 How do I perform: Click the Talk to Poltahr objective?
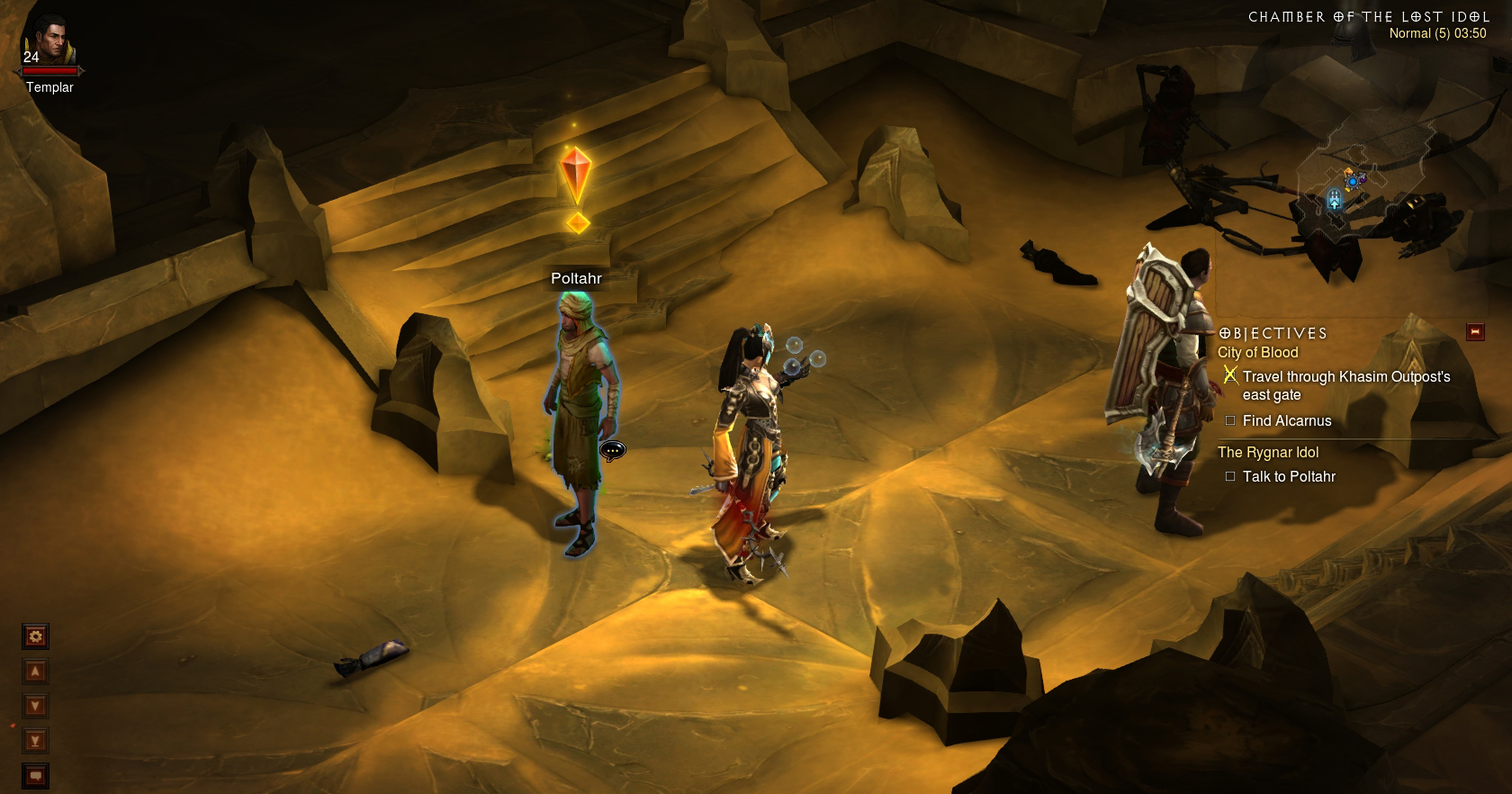click(x=1288, y=477)
